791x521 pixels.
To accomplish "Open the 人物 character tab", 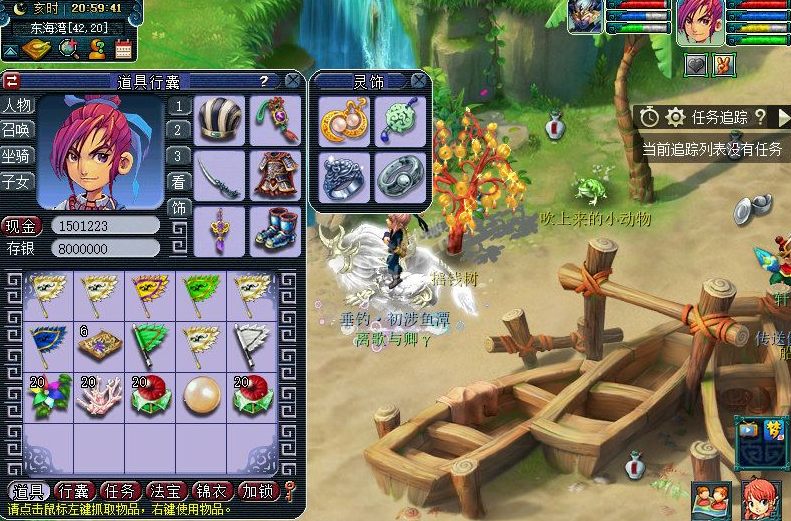I will [17, 105].
